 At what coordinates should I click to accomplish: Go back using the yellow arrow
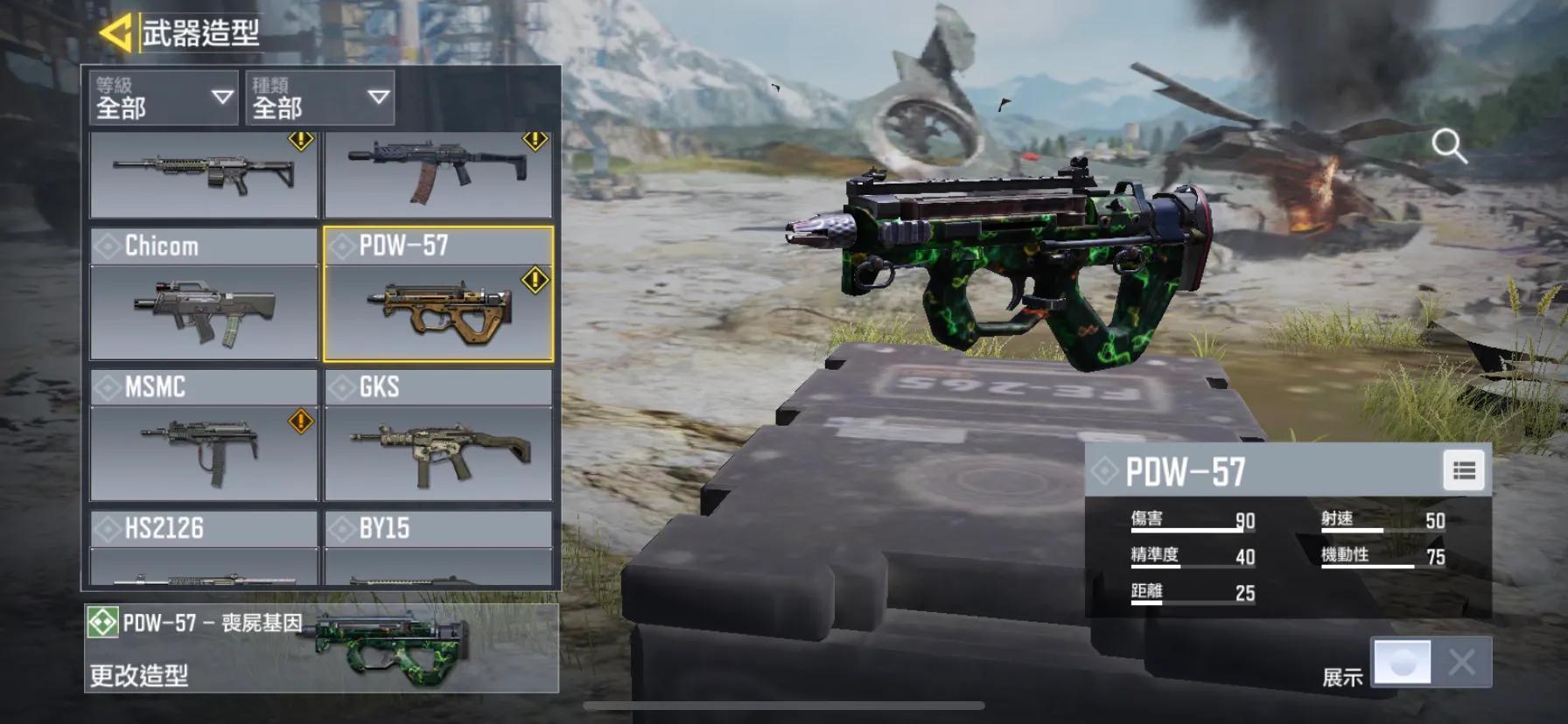point(115,33)
